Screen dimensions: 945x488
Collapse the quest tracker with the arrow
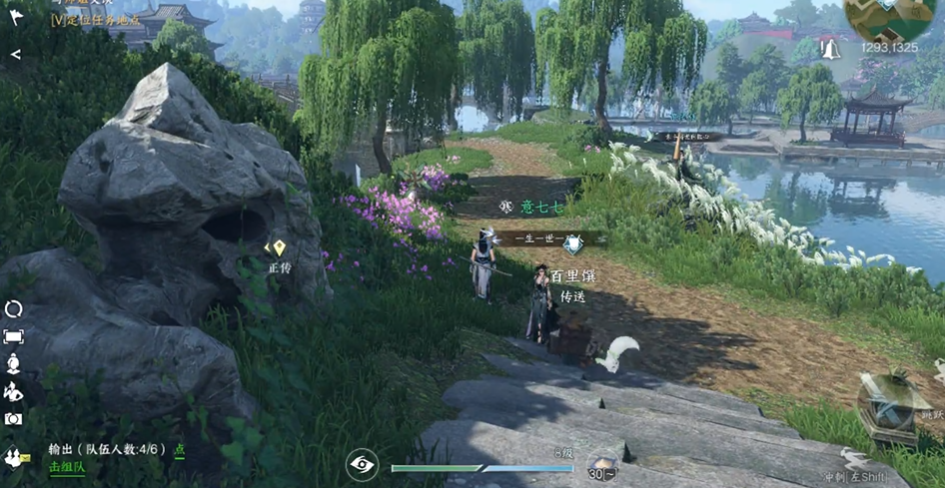coord(15,54)
